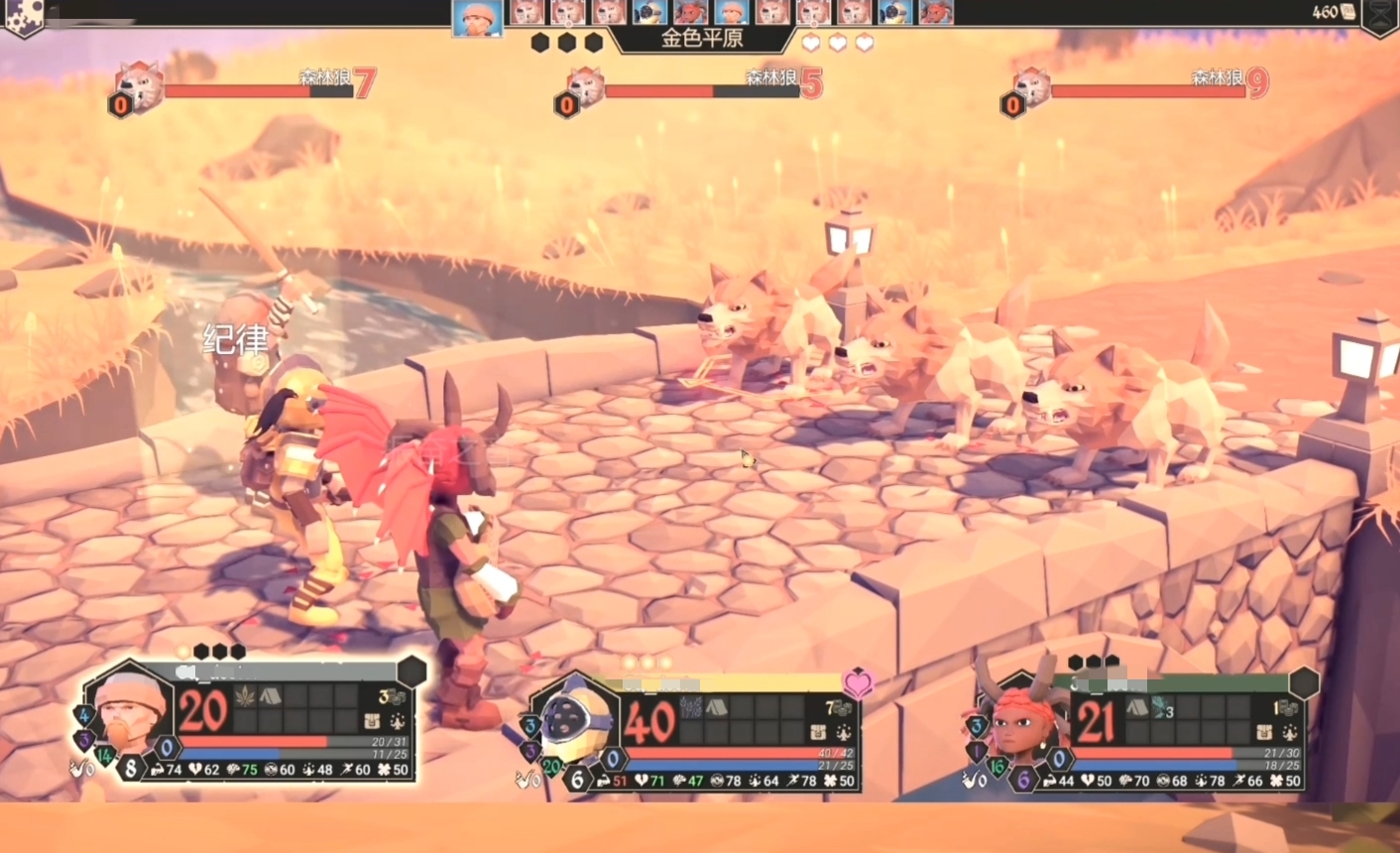Viewport: 1400px width, 853px height.
Task: Use the herb leaf in the bearded hero's belt
Action: [x=244, y=696]
